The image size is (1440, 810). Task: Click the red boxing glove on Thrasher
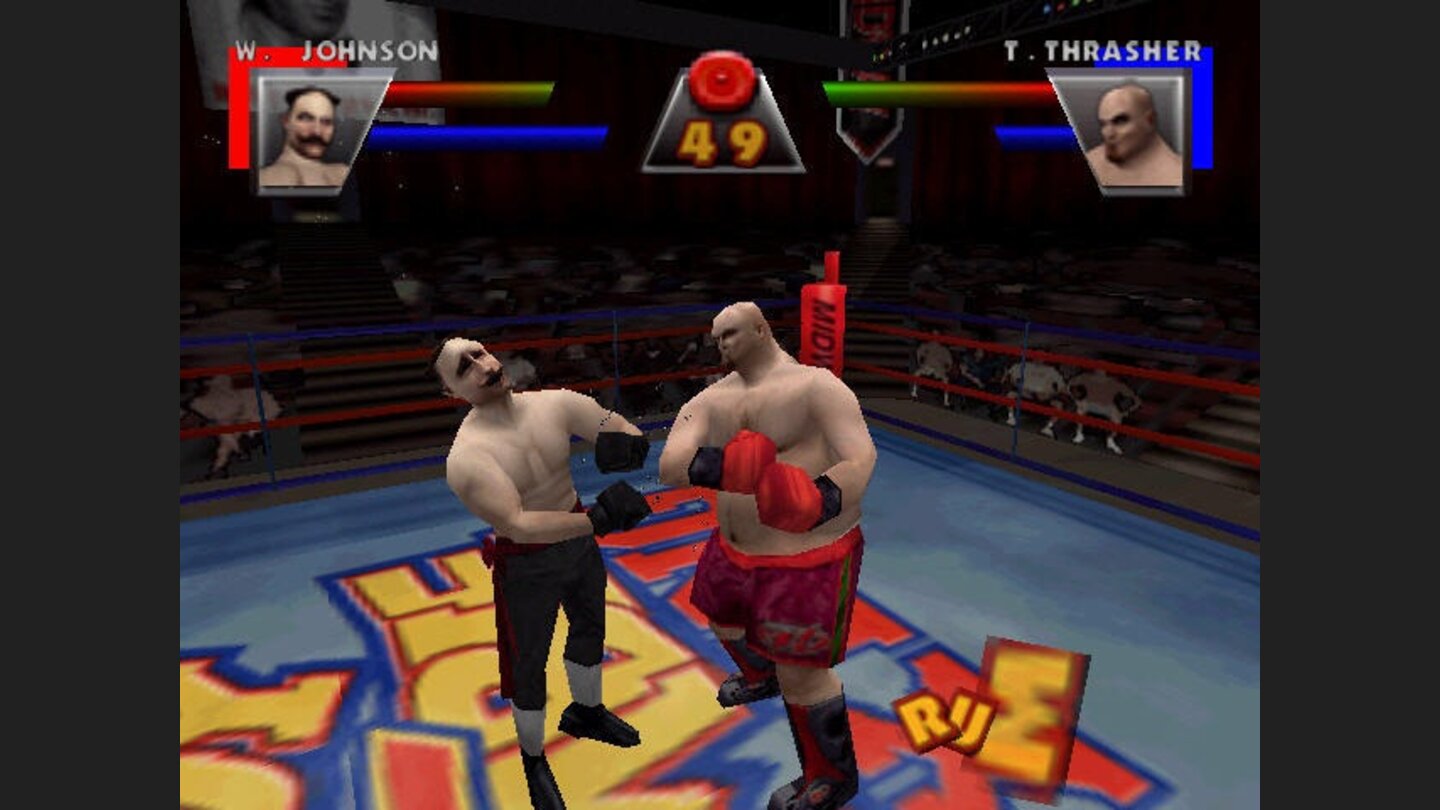760,470
